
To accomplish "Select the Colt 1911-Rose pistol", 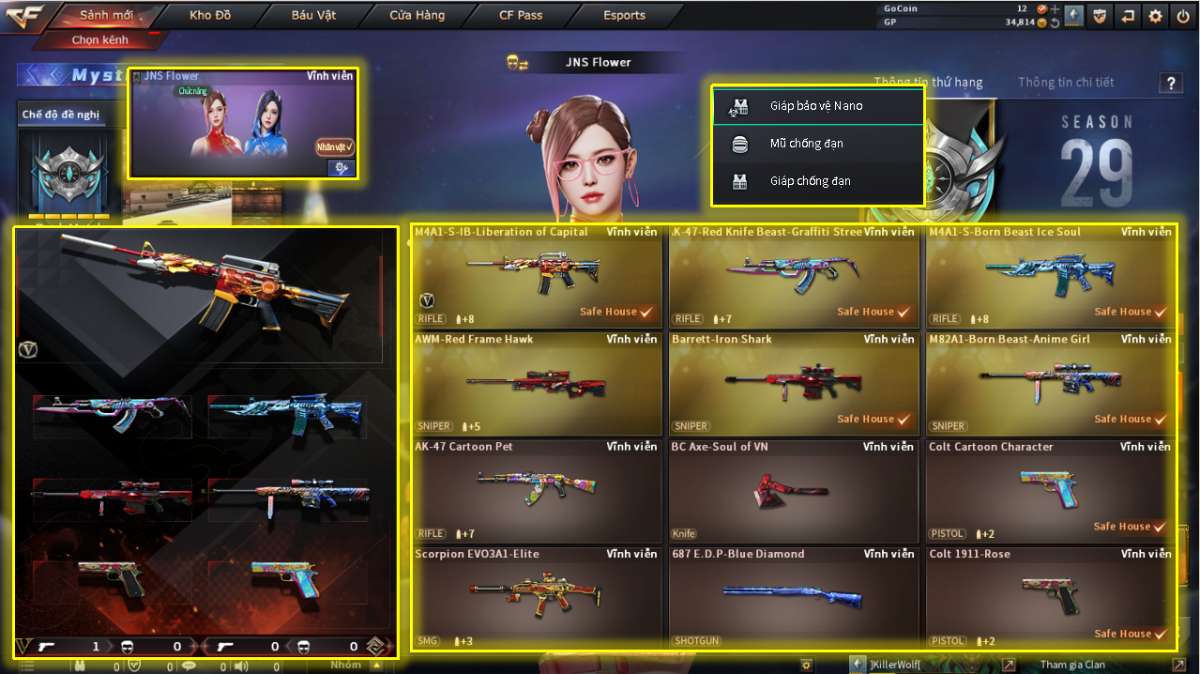I will coord(1051,598).
